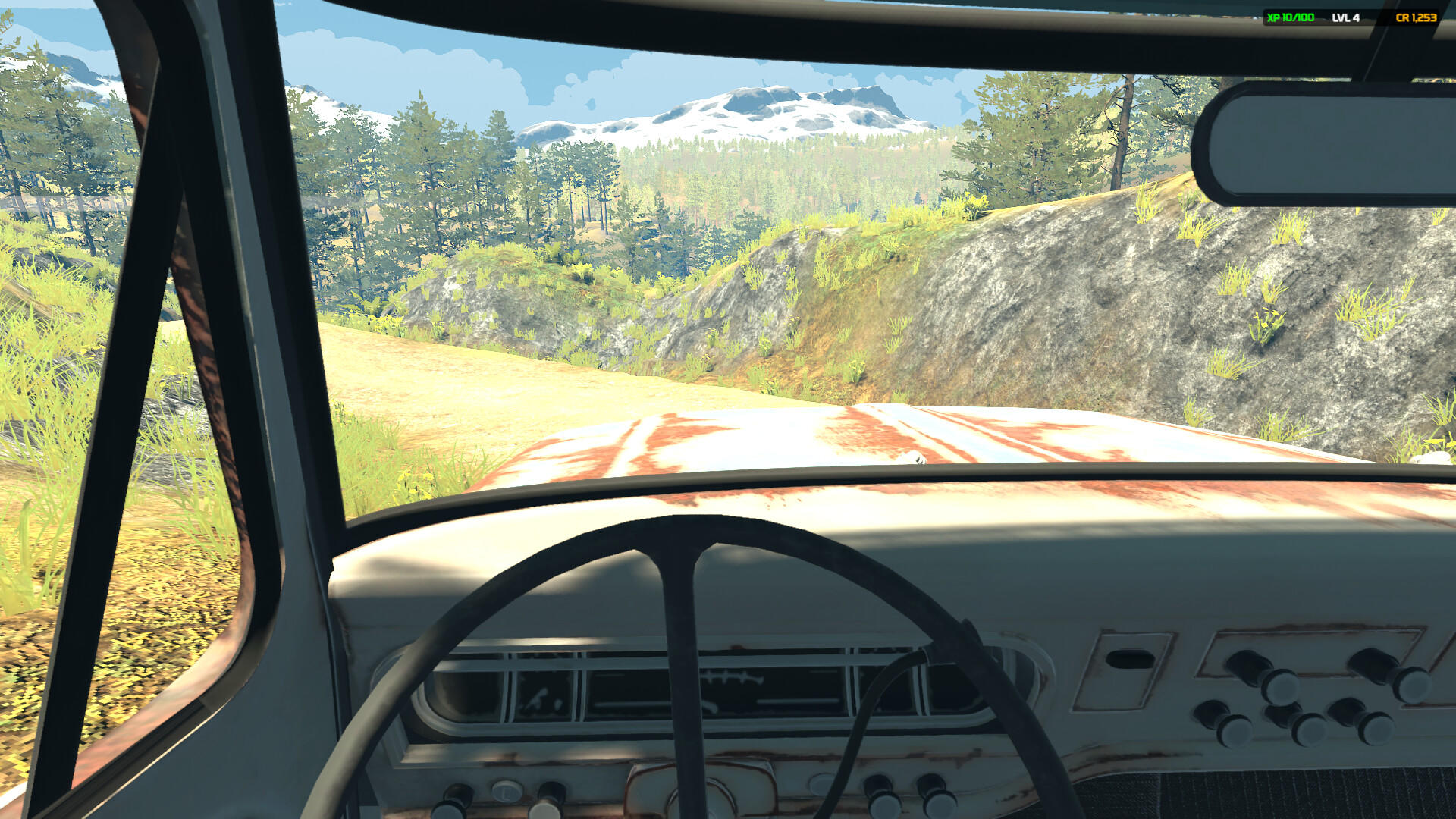Toggle the upper knob in the right panel

click(1281, 686)
